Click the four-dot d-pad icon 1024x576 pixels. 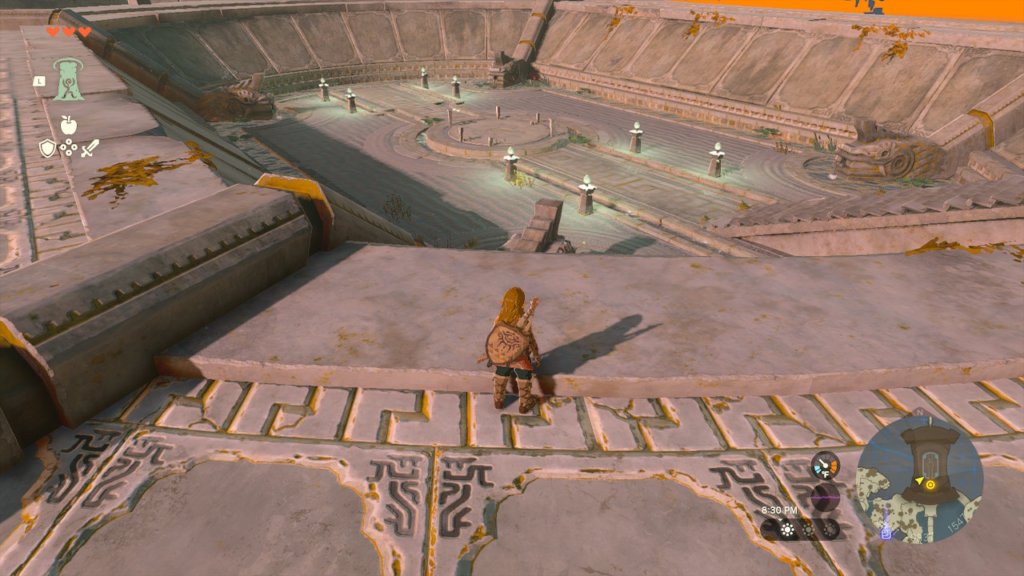(68, 149)
